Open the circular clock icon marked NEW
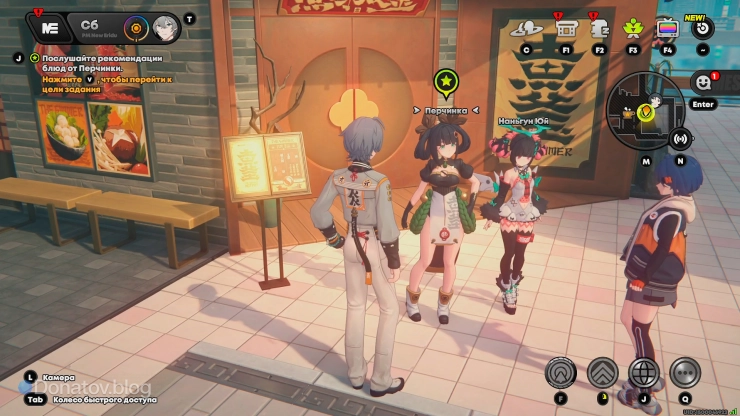Image resolution: width=740 pixels, height=416 pixels. (702, 28)
